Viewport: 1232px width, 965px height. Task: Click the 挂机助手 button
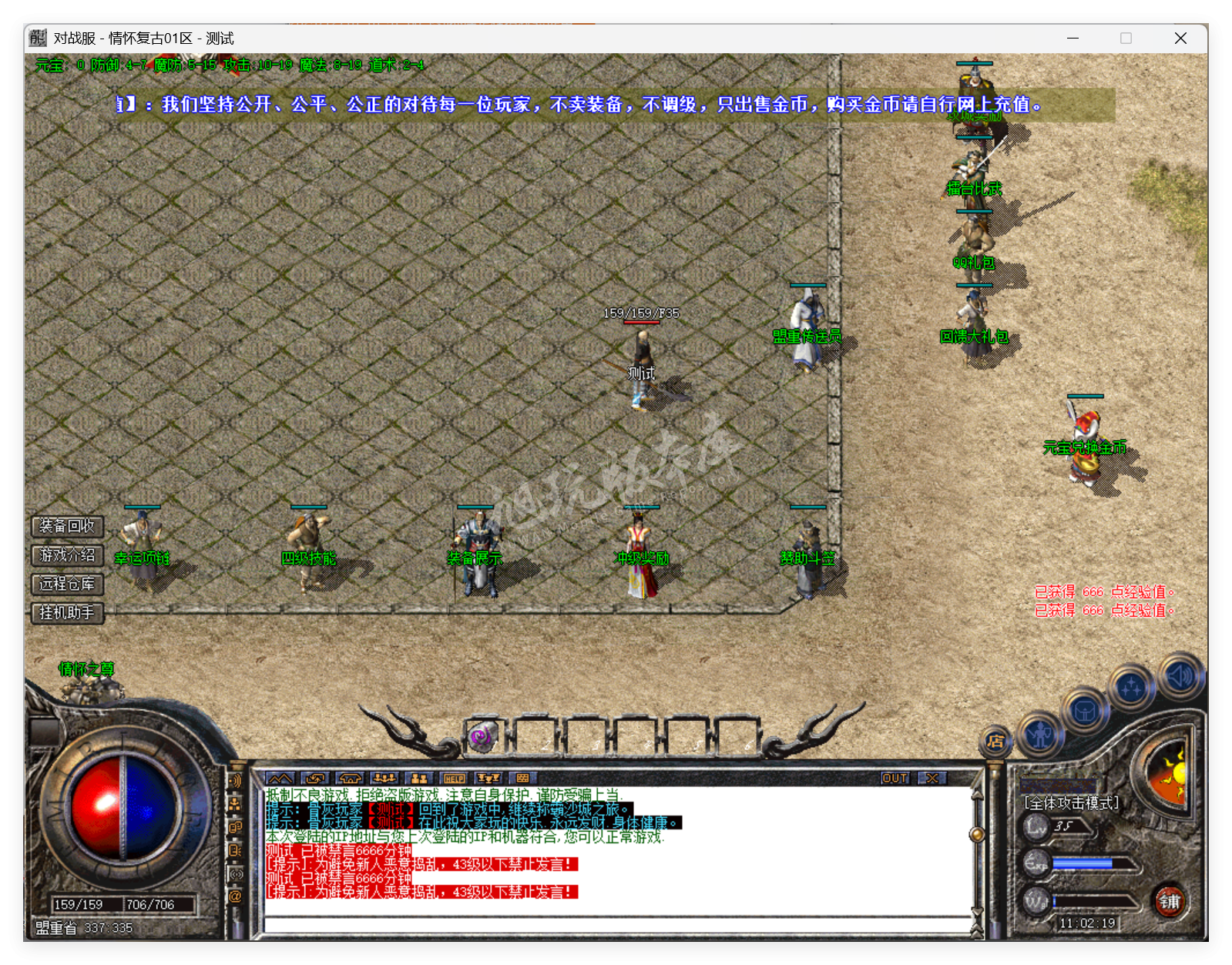[x=65, y=614]
